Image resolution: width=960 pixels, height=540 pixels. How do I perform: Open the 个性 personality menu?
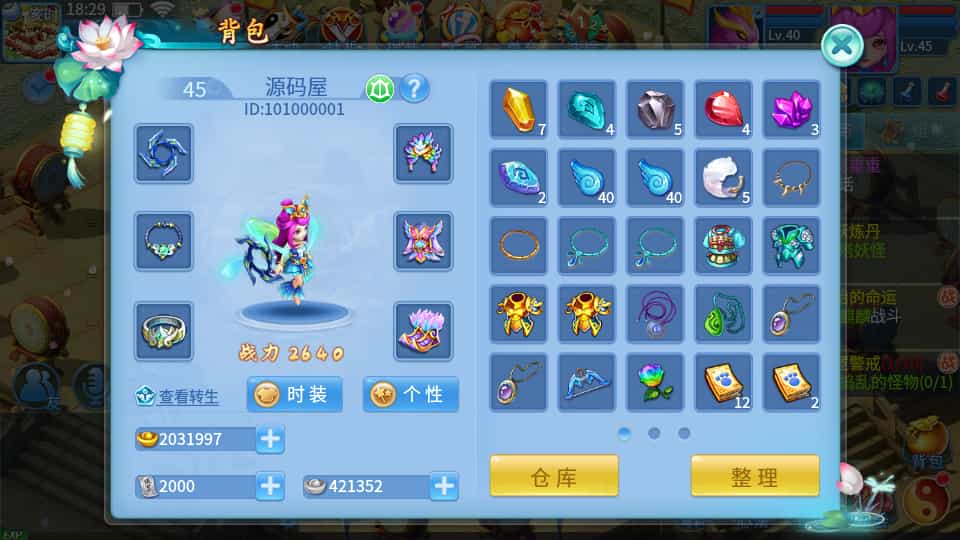pos(411,394)
